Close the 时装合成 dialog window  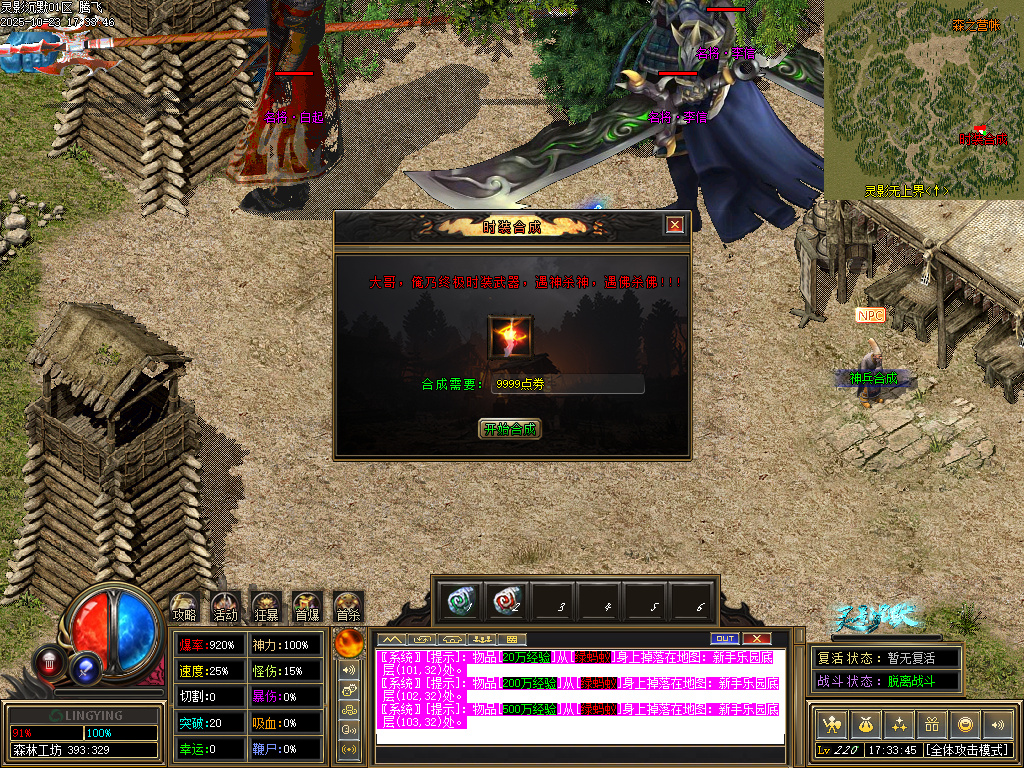click(x=675, y=225)
